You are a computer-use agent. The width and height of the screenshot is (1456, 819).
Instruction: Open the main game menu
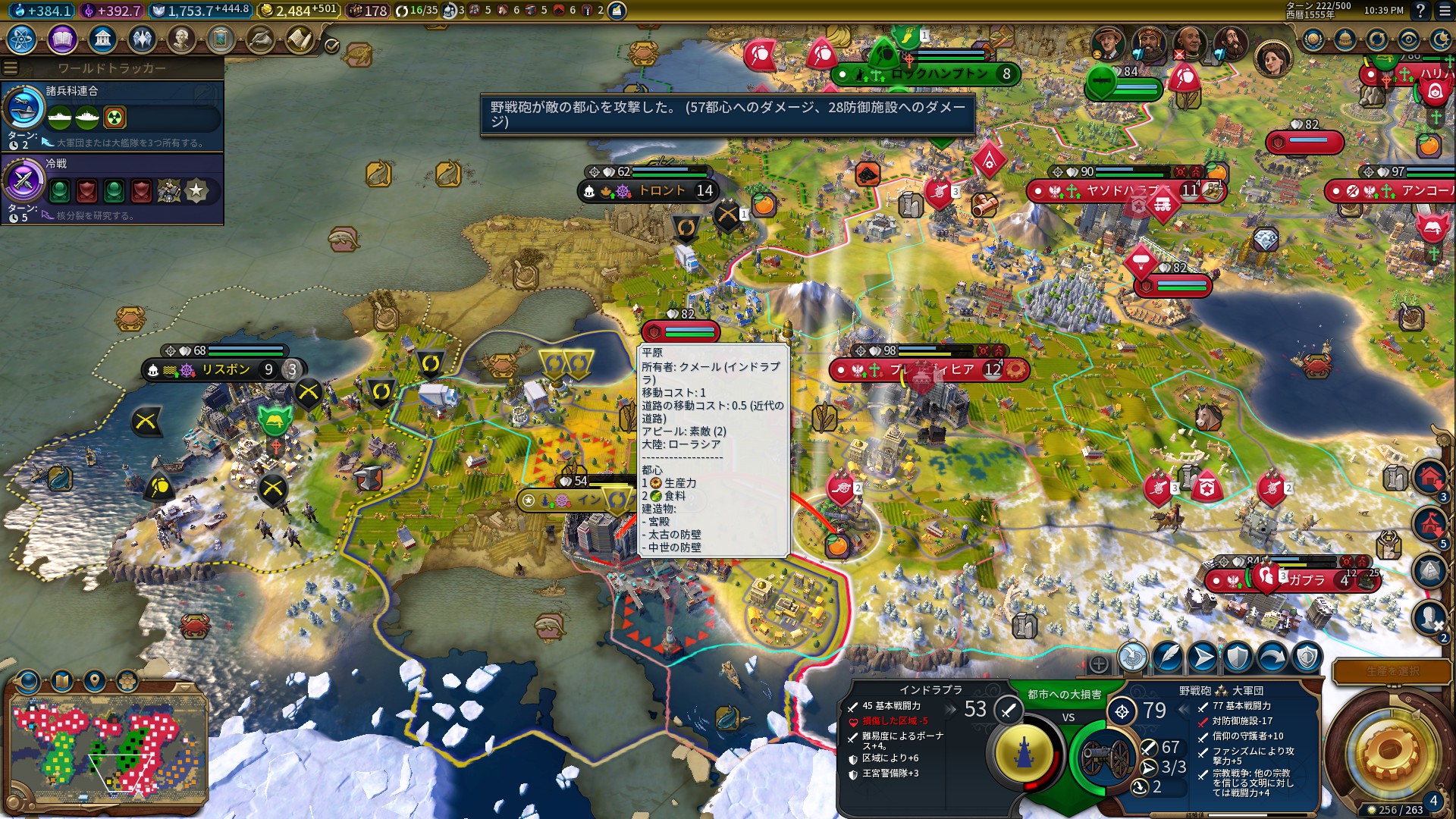point(1443,11)
